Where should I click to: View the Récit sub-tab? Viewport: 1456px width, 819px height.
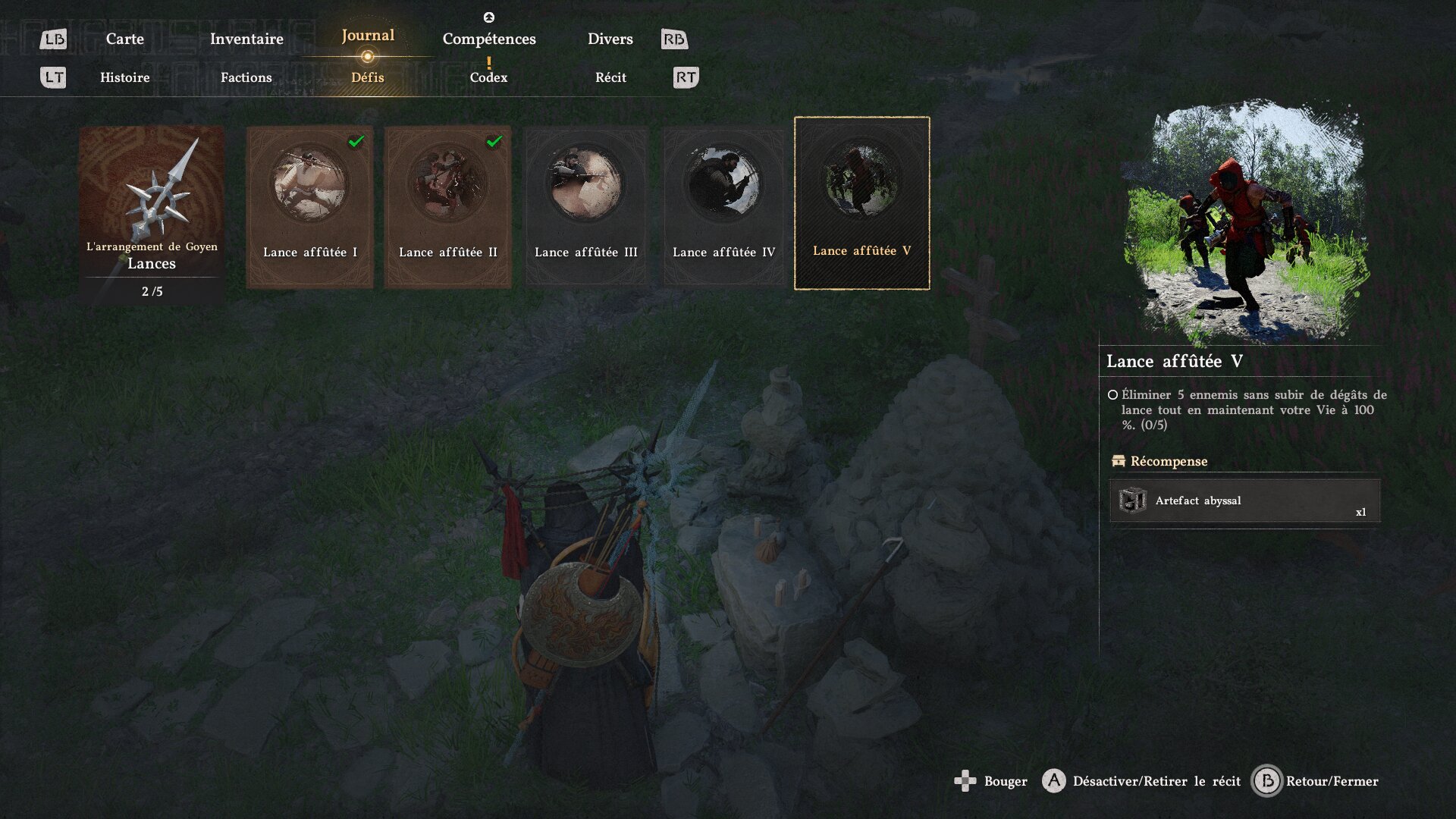click(610, 77)
